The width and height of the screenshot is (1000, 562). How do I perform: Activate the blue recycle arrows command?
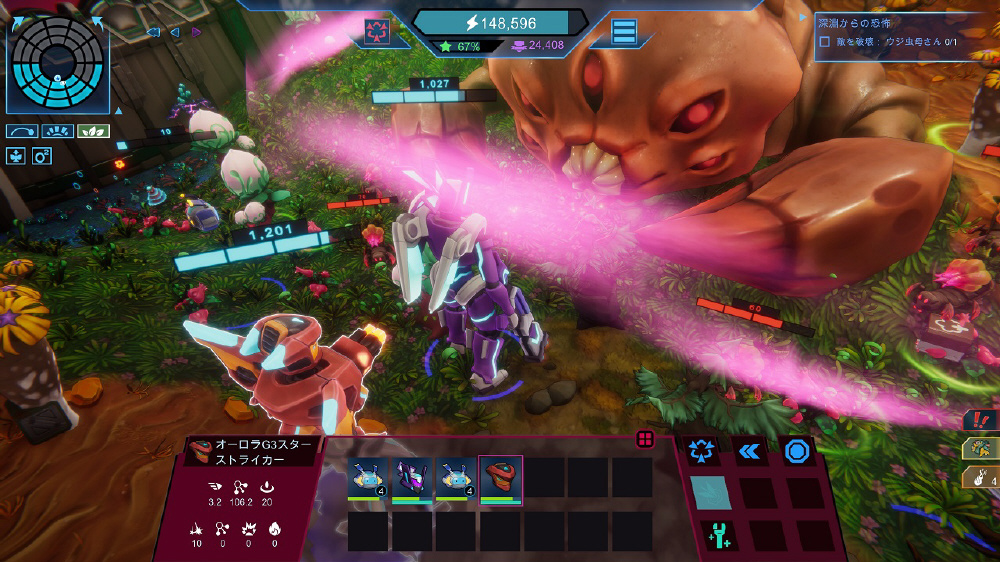(703, 451)
